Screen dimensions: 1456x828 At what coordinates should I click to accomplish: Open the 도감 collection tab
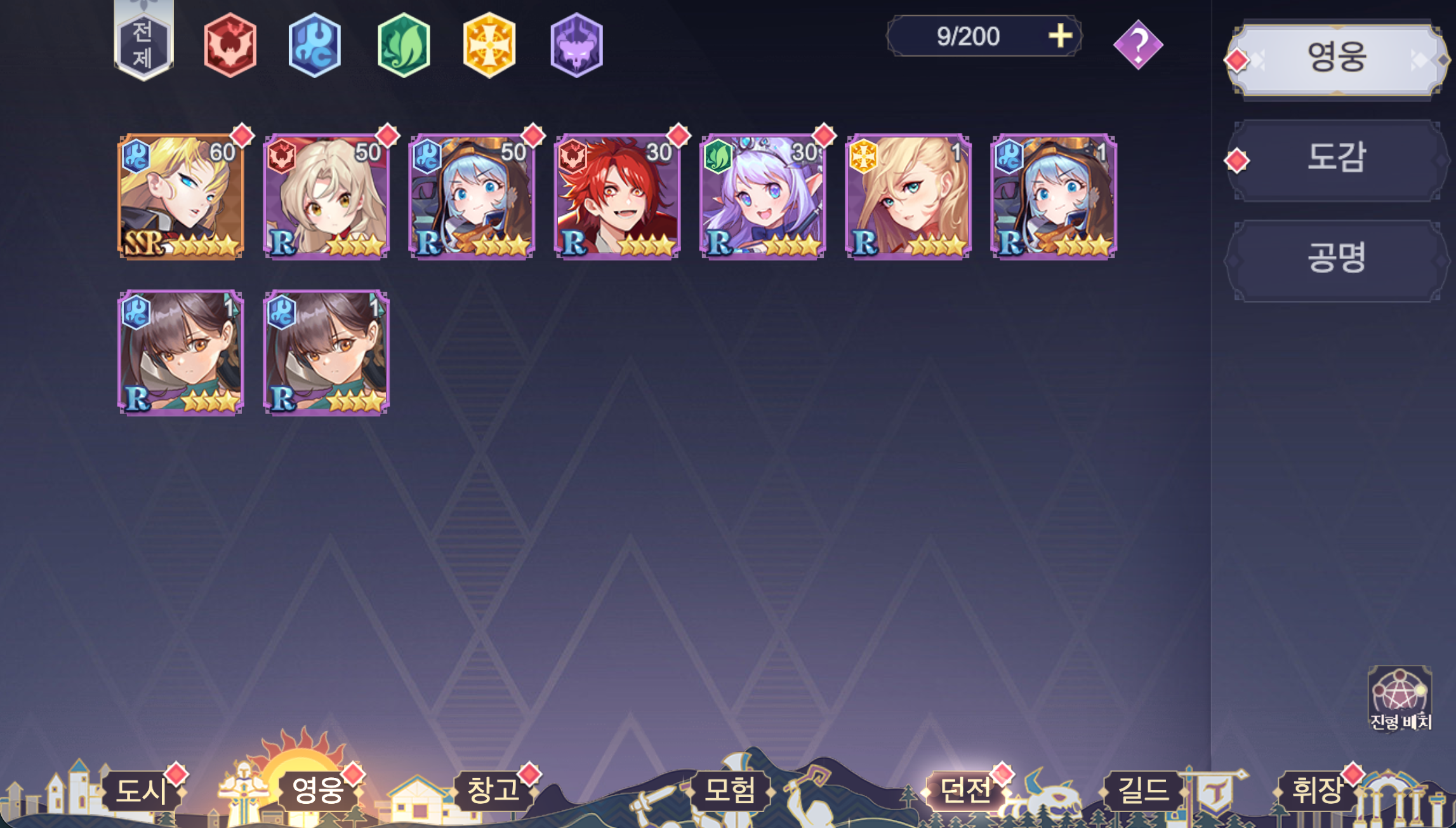1335,159
